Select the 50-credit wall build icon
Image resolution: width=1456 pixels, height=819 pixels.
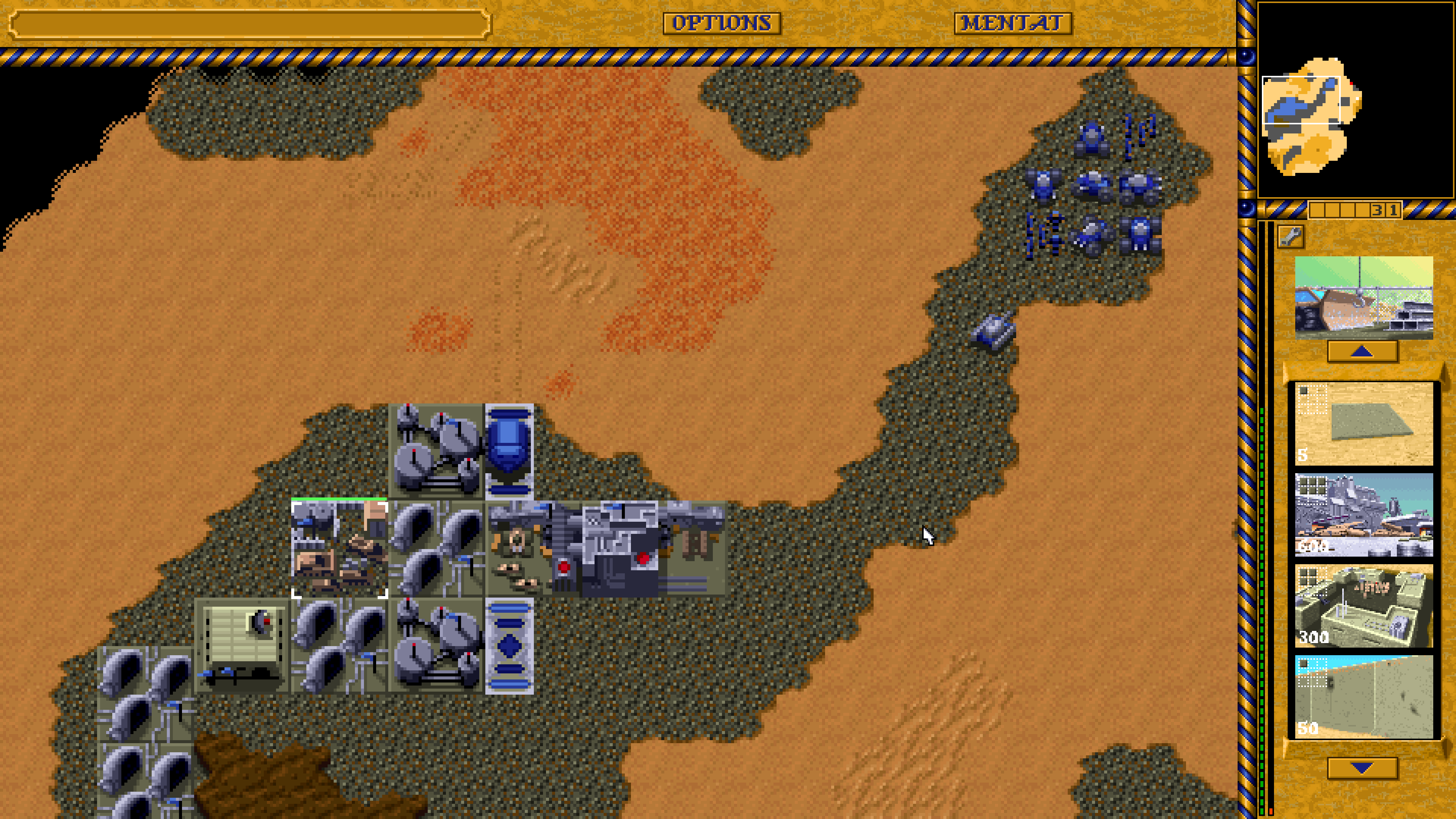click(x=1363, y=697)
